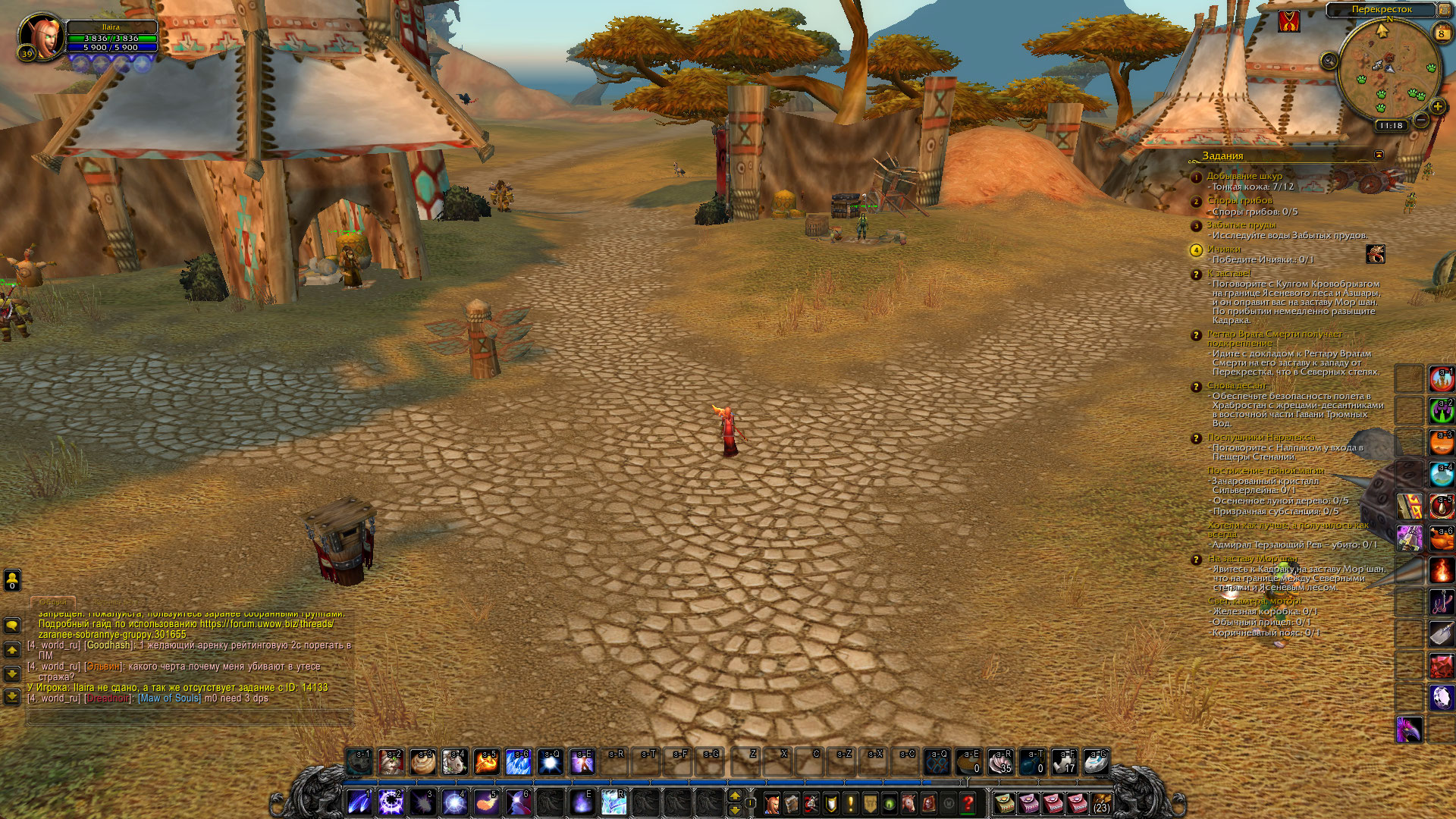1456x819 pixels.
Task: Use the cinnamon roll food item
Action: pos(423,762)
